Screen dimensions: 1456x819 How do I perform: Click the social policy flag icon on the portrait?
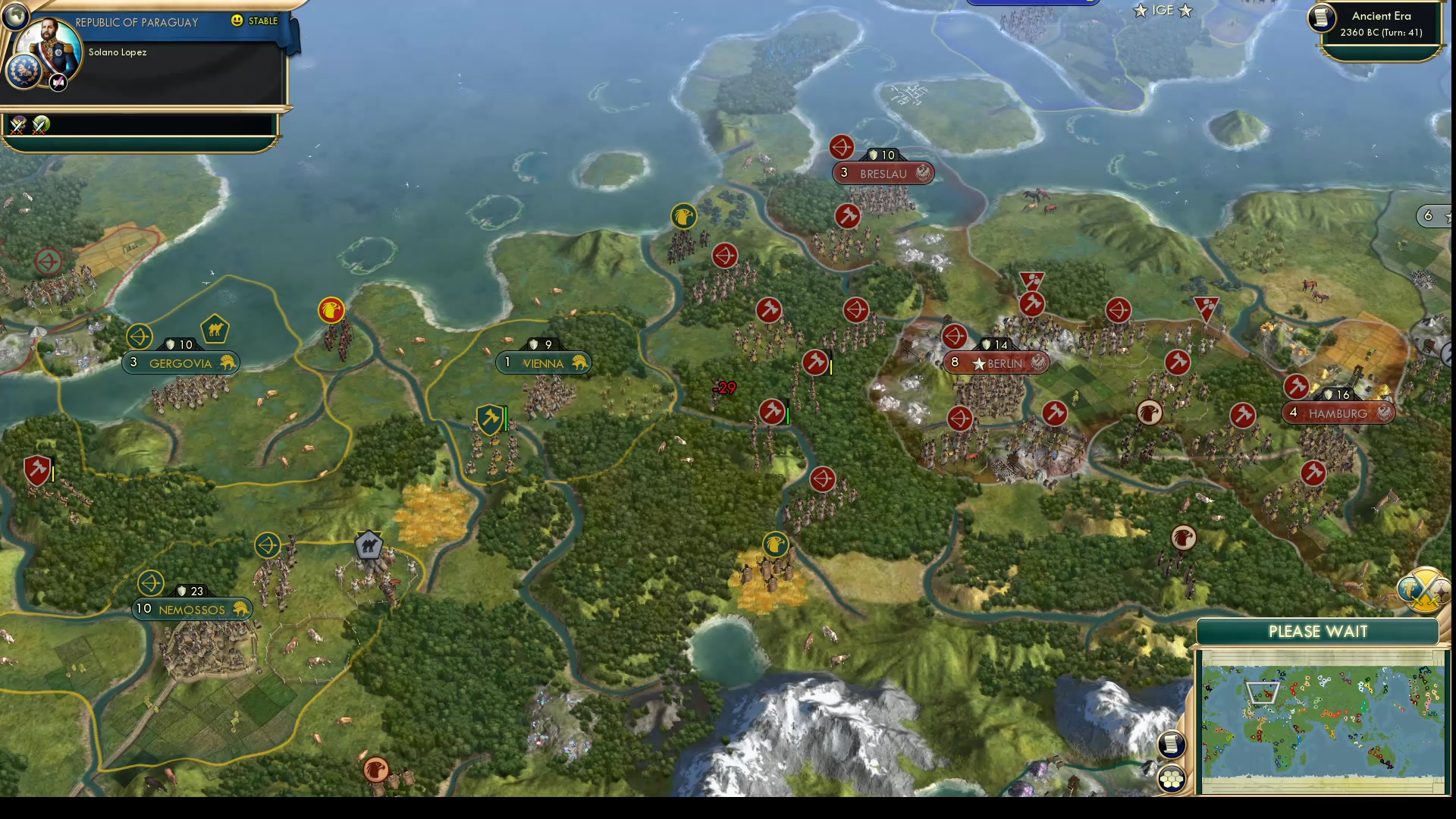58,83
